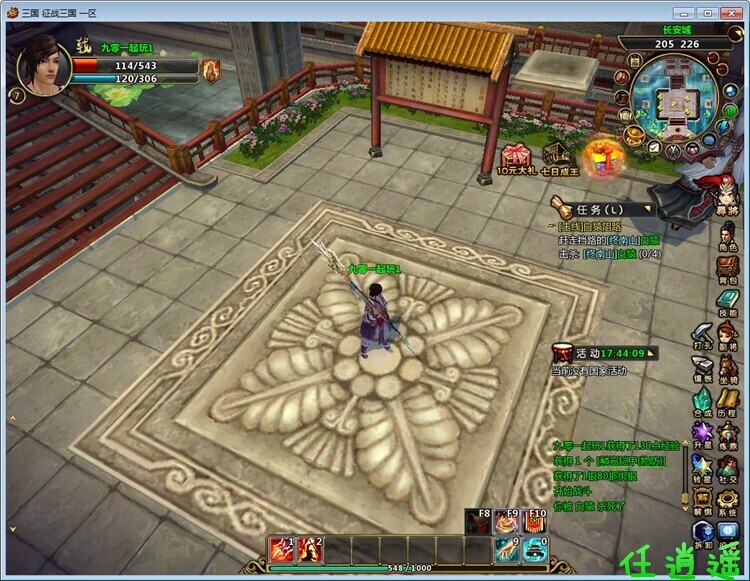
Task: Open the 活动 activity drum icon
Action: 563,353
